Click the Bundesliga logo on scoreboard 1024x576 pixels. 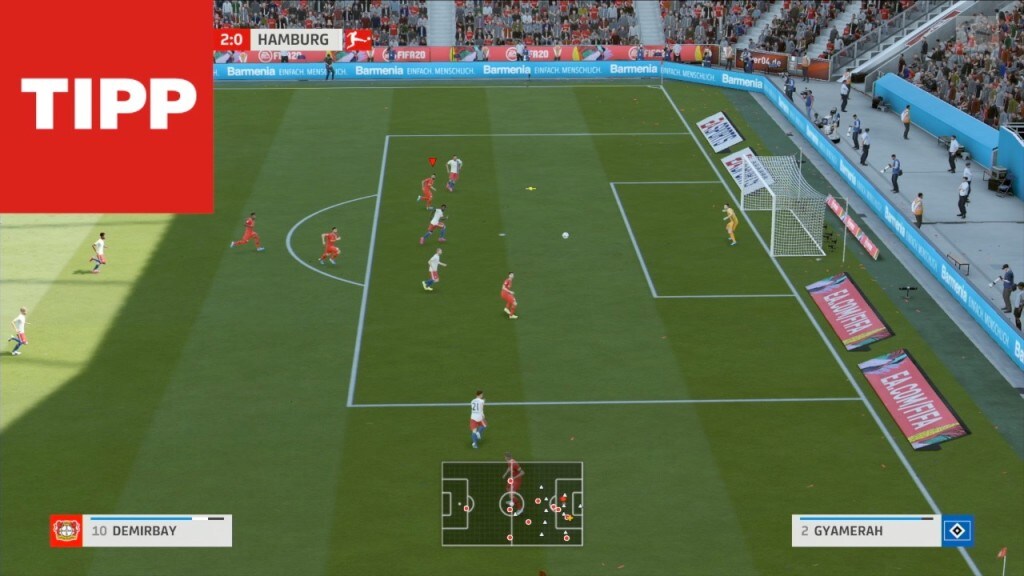click(358, 40)
